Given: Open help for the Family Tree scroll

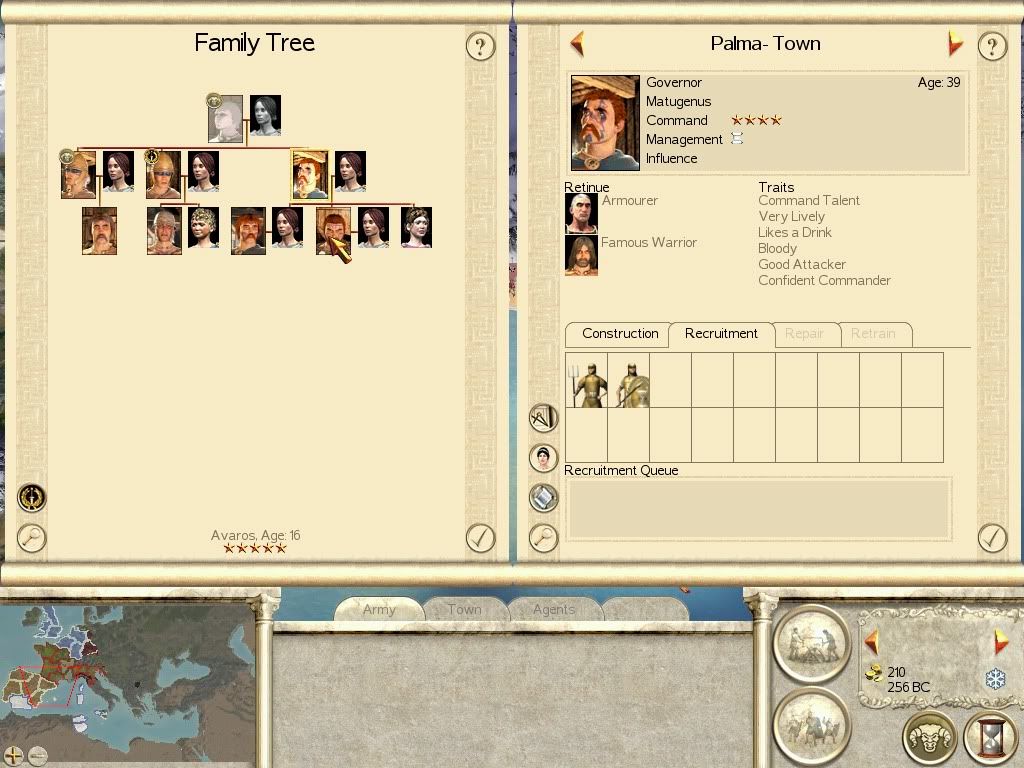Looking at the screenshot, I should pyautogui.click(x=480, y=46).
